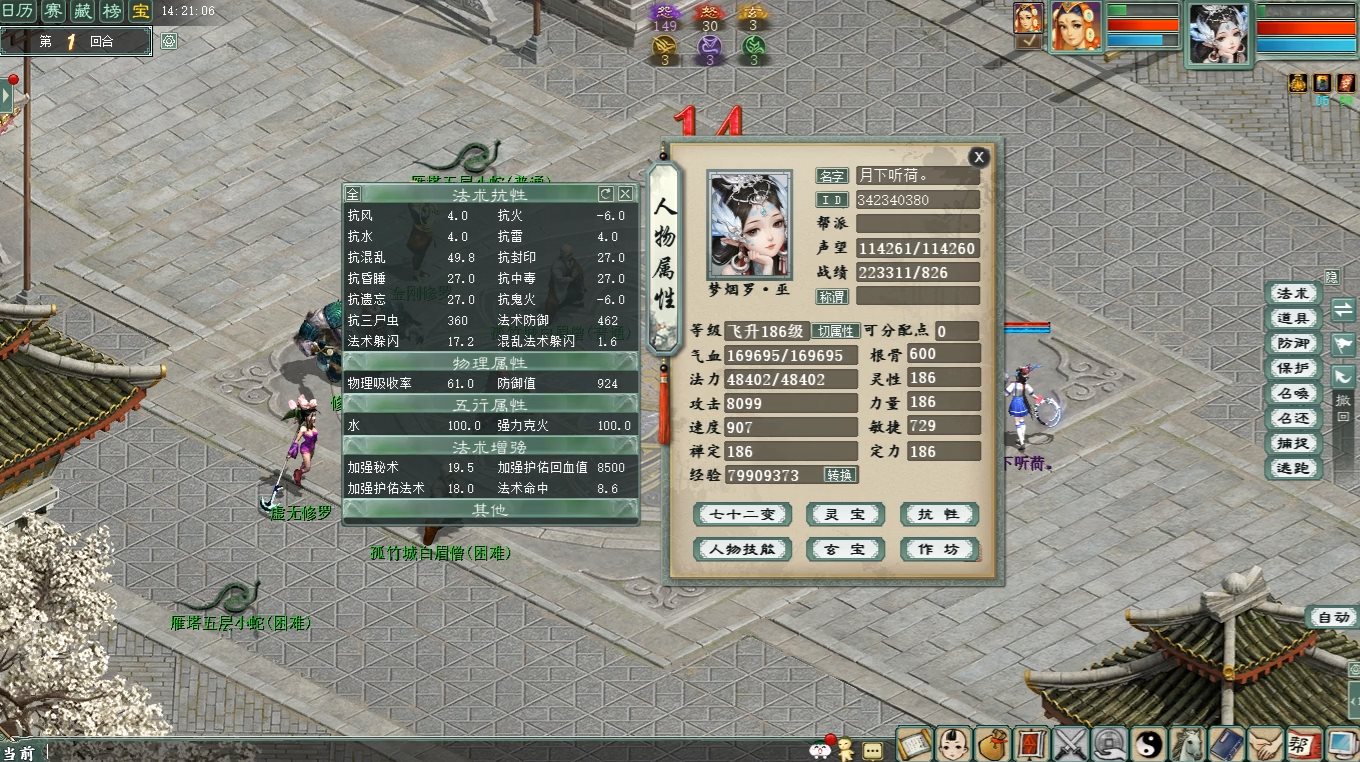
Task: Choose the 召唤 summon command
Action: pyautogui.click(x=1292, y=394)
